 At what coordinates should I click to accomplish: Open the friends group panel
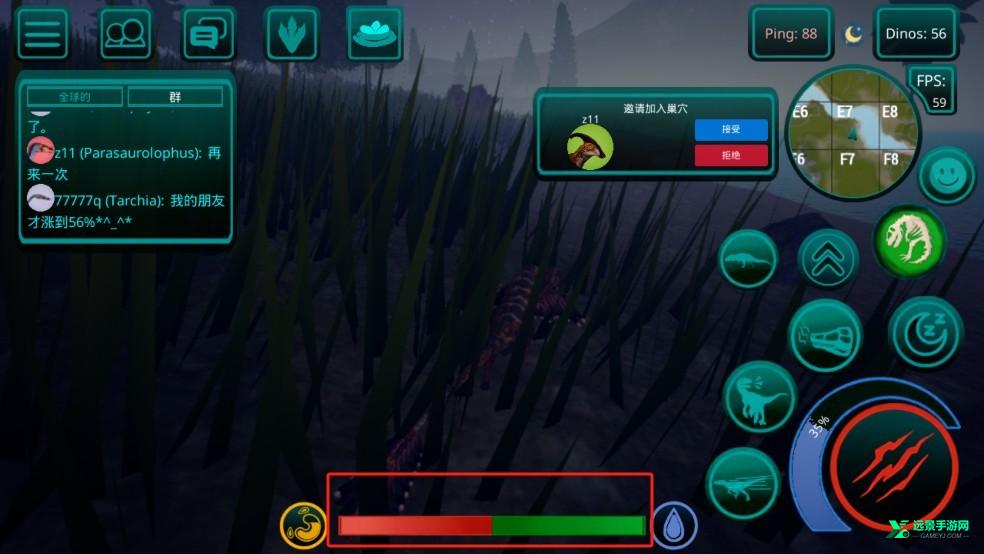[x=126, y=35]
